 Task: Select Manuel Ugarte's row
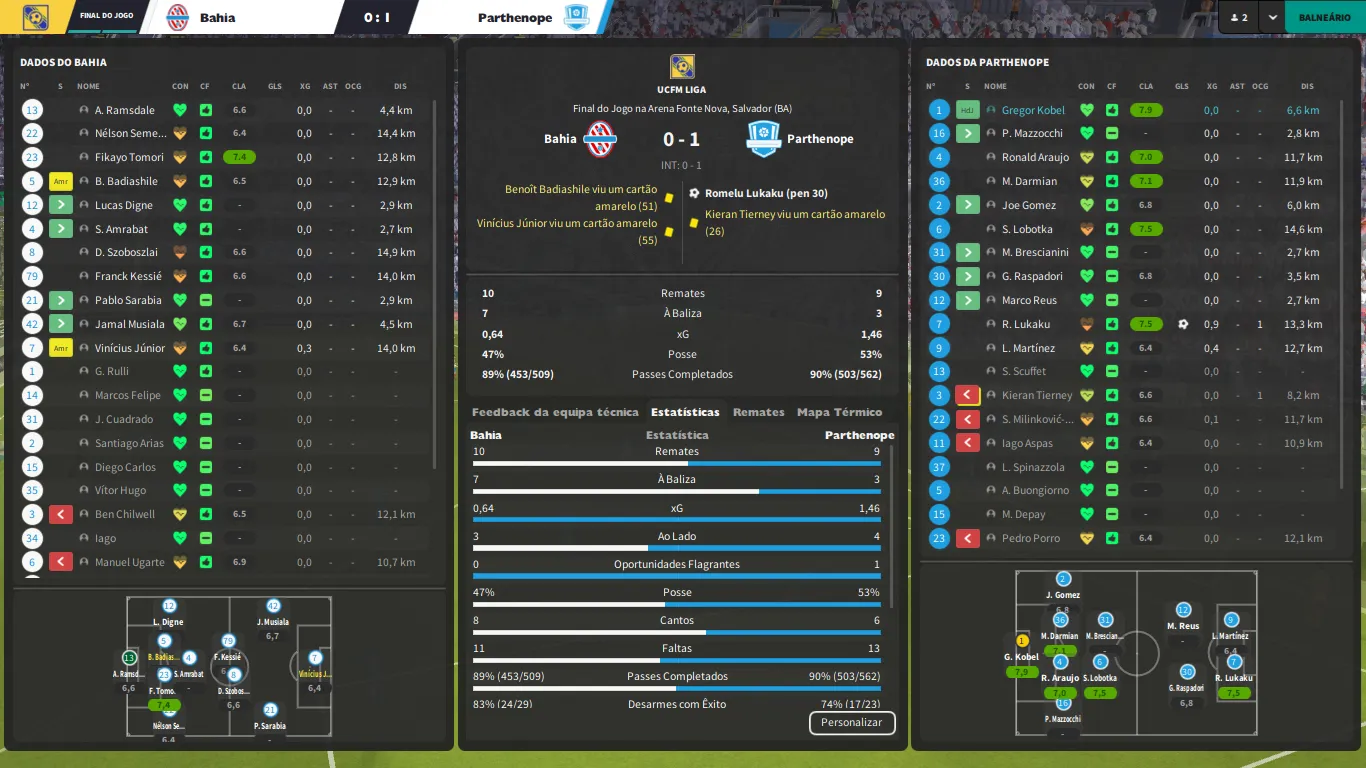(129, 562)
